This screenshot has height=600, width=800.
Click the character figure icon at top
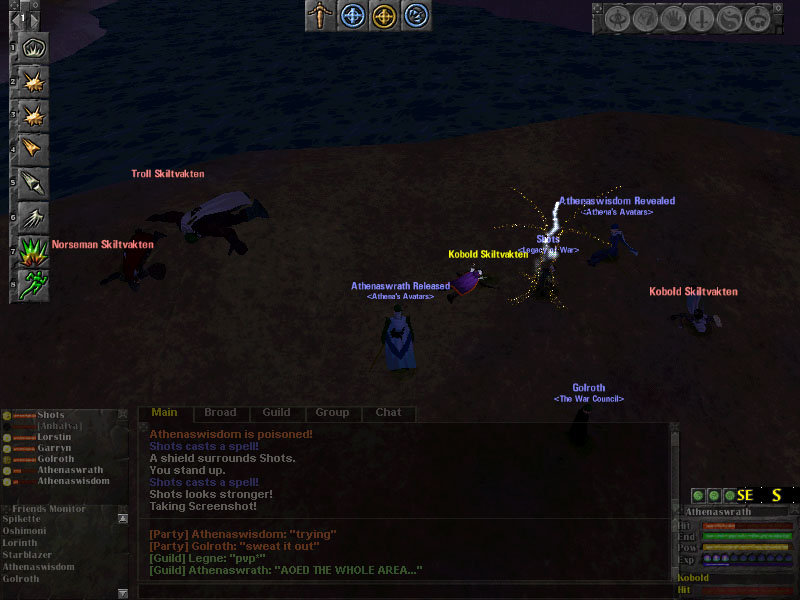click(320, 15)
